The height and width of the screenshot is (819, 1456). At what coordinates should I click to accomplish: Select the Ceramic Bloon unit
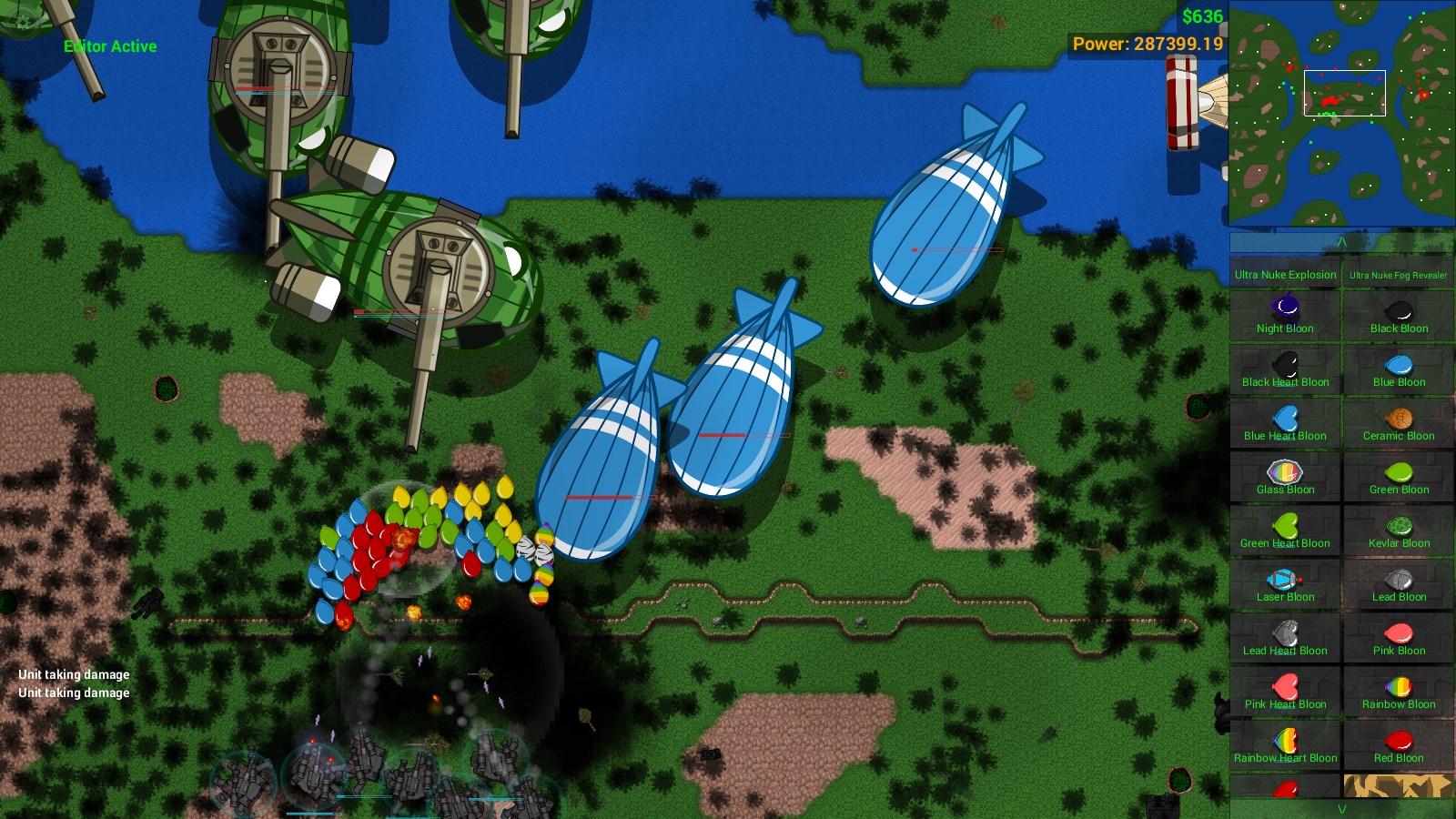(1399, 422)
